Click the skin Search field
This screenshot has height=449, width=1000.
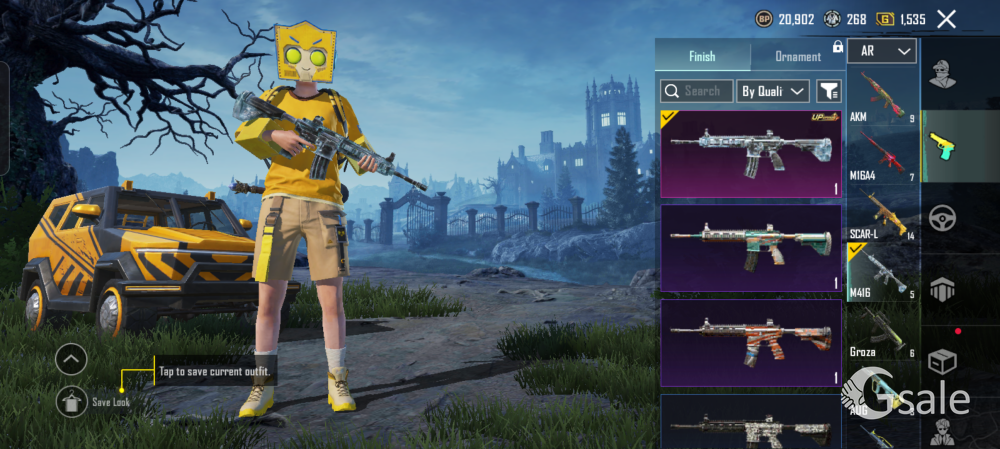pos(697,91)
